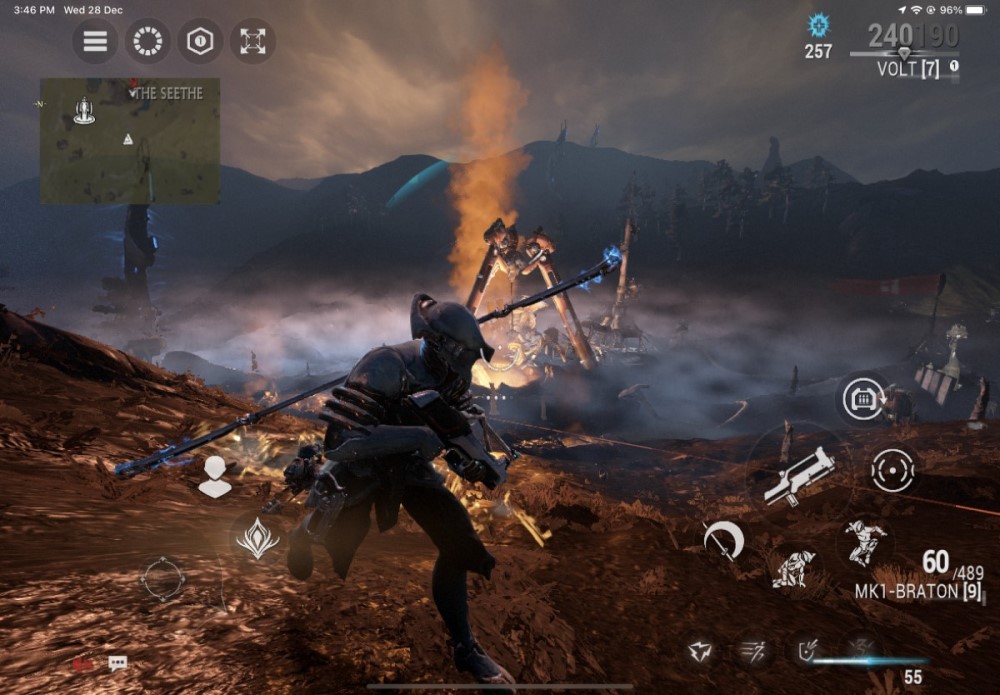Activate Volt's shield ability icon
Image resolution: width=1000 pixels, height=695 pixels.
coord(806,652)
